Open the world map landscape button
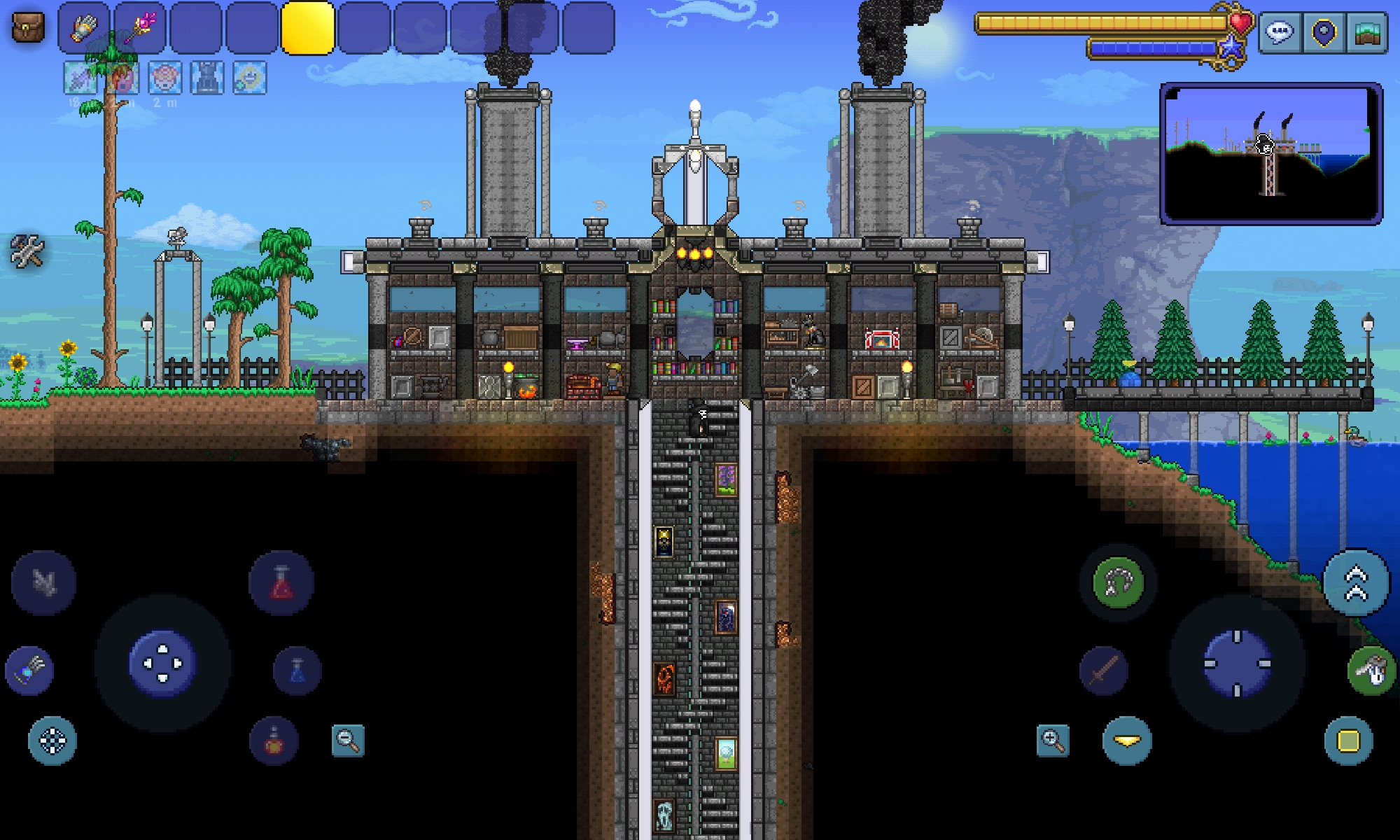 click(x=1366, y=32)
